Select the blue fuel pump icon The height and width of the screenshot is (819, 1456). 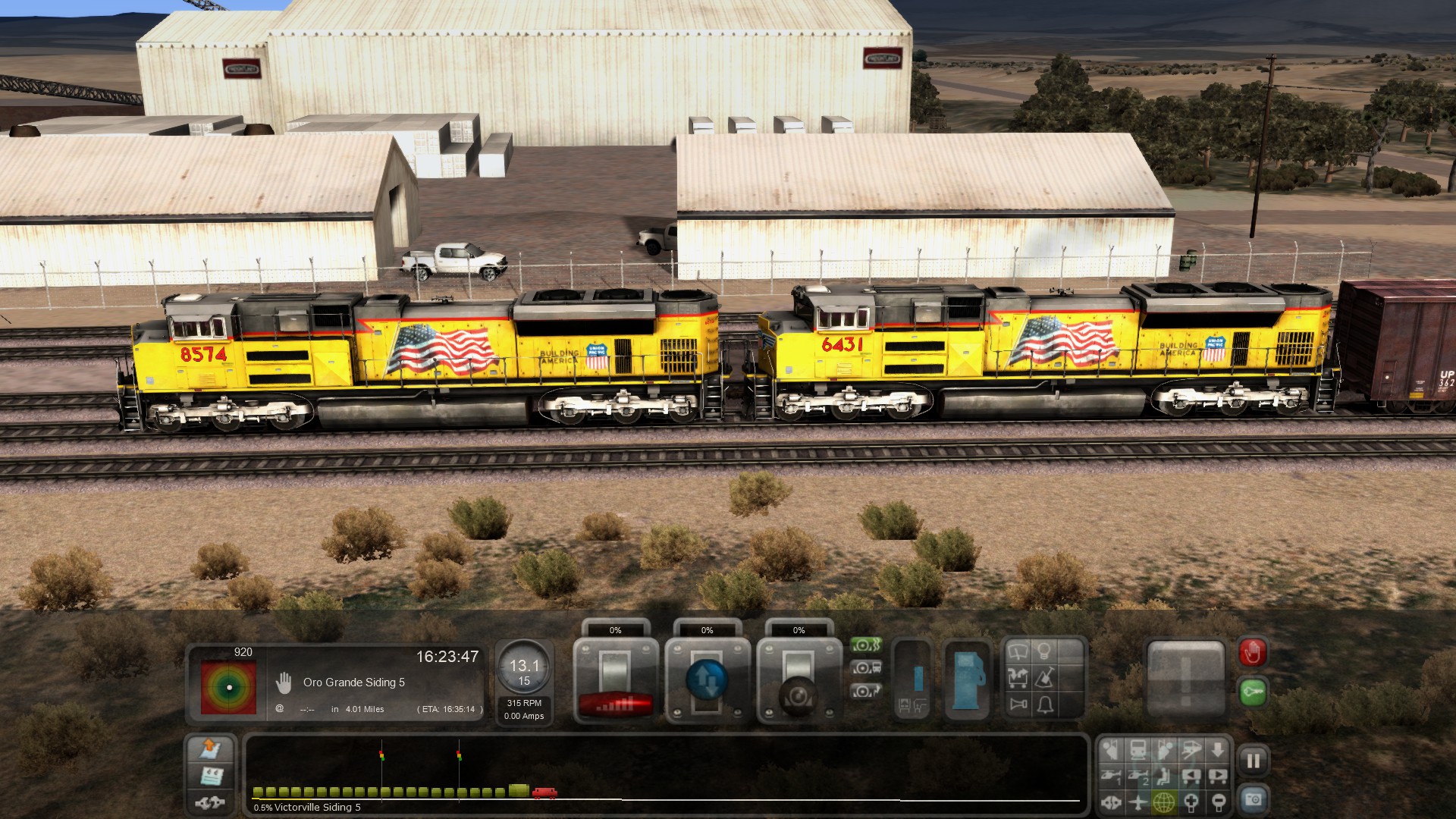966,679
